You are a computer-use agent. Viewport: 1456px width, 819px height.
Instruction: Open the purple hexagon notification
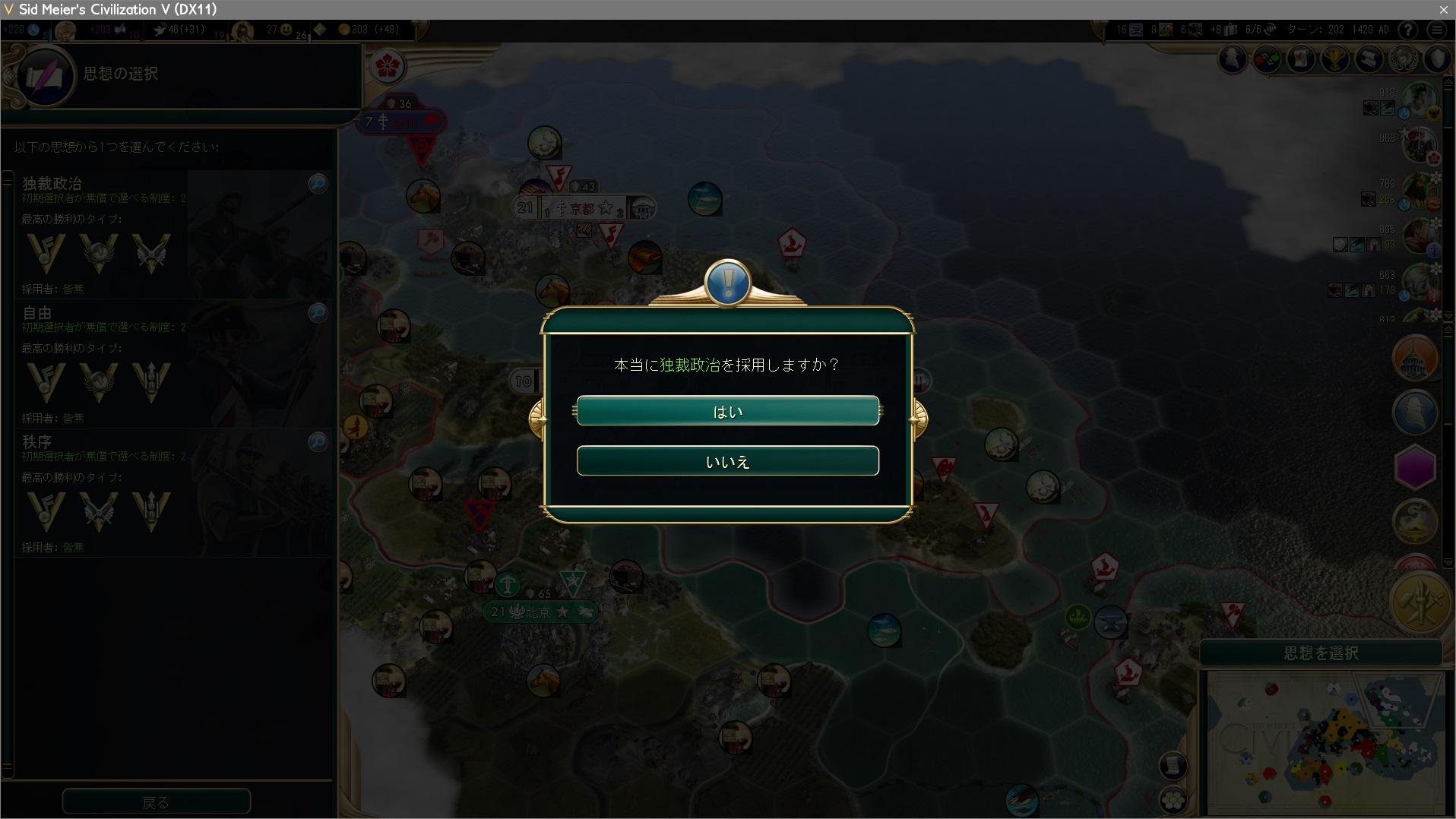click(x=1414, y=466)
